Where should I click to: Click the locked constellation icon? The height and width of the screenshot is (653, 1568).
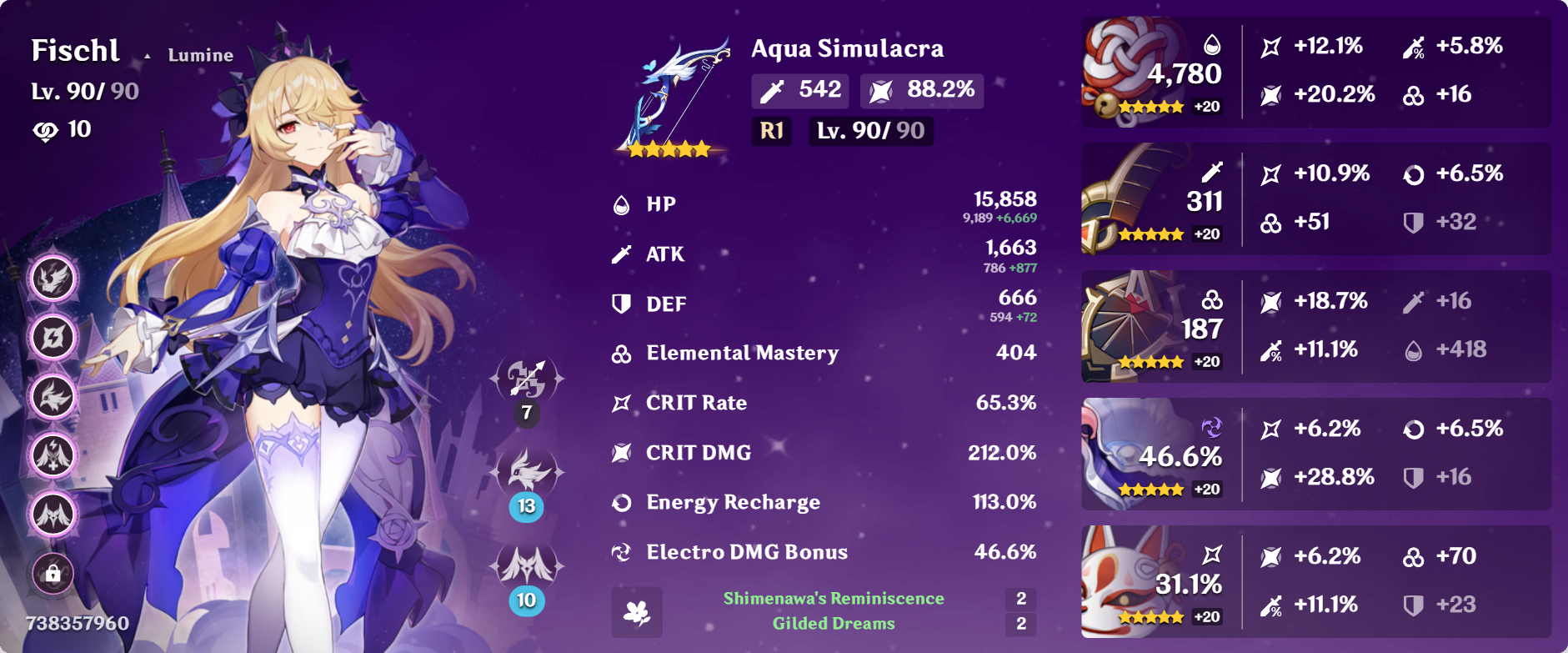coord(53,574)
